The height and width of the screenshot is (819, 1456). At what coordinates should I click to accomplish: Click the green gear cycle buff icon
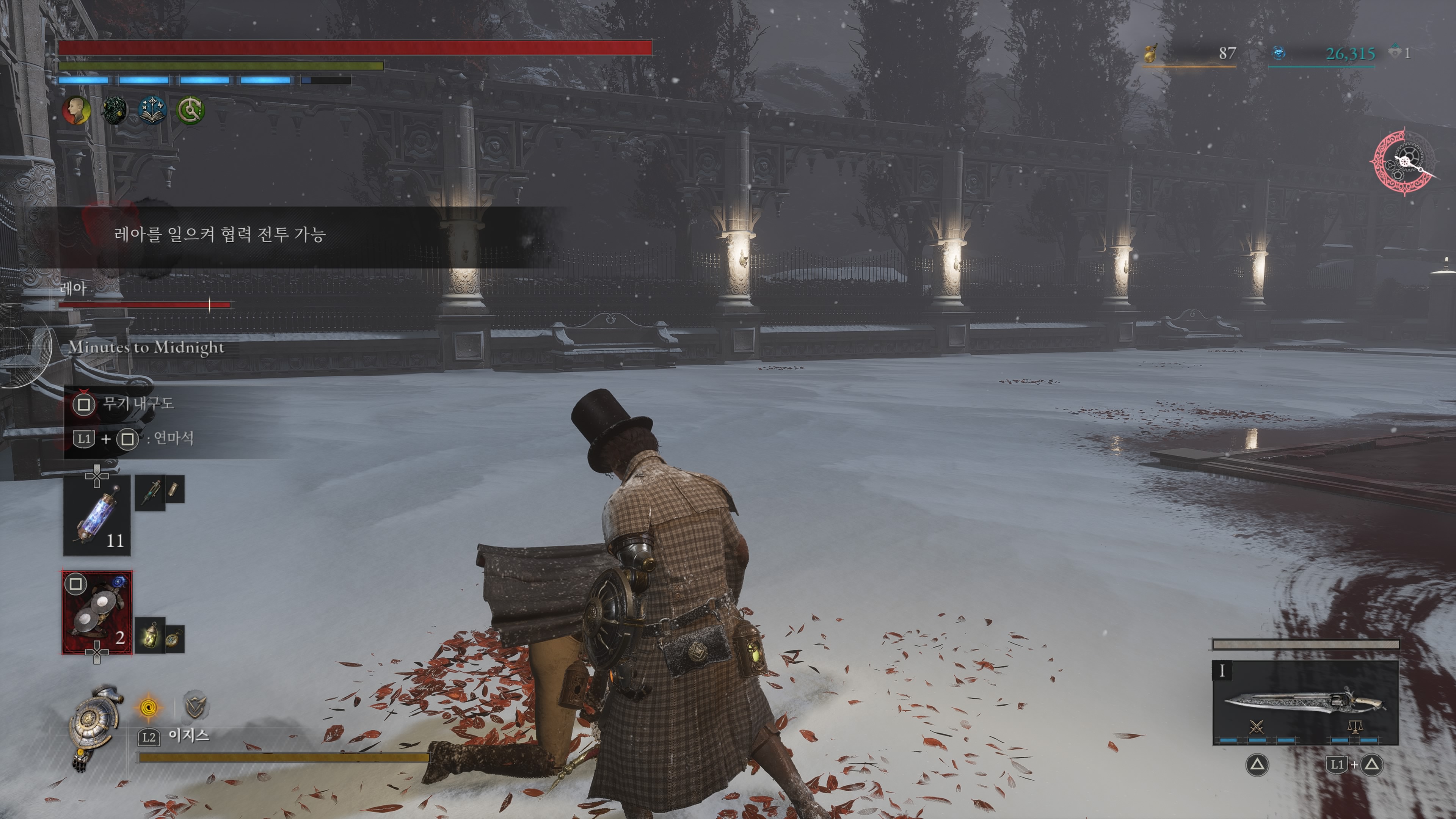(x=190, y=110)
